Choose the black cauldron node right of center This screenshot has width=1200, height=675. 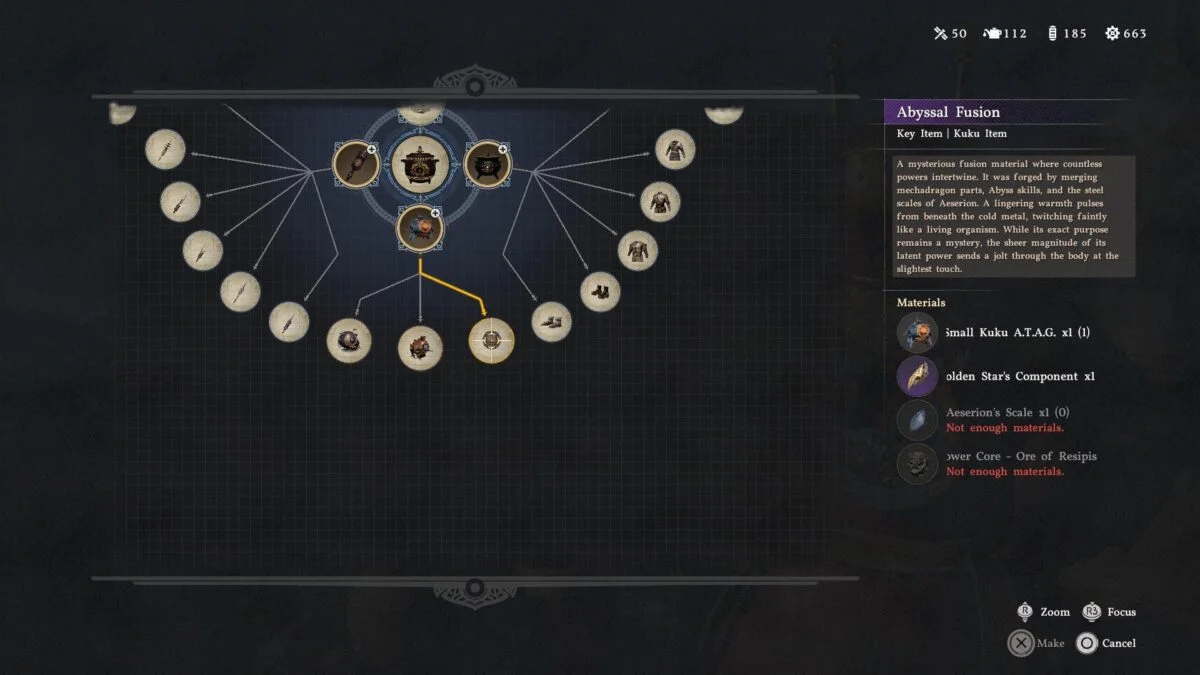(x=487, y=164)
